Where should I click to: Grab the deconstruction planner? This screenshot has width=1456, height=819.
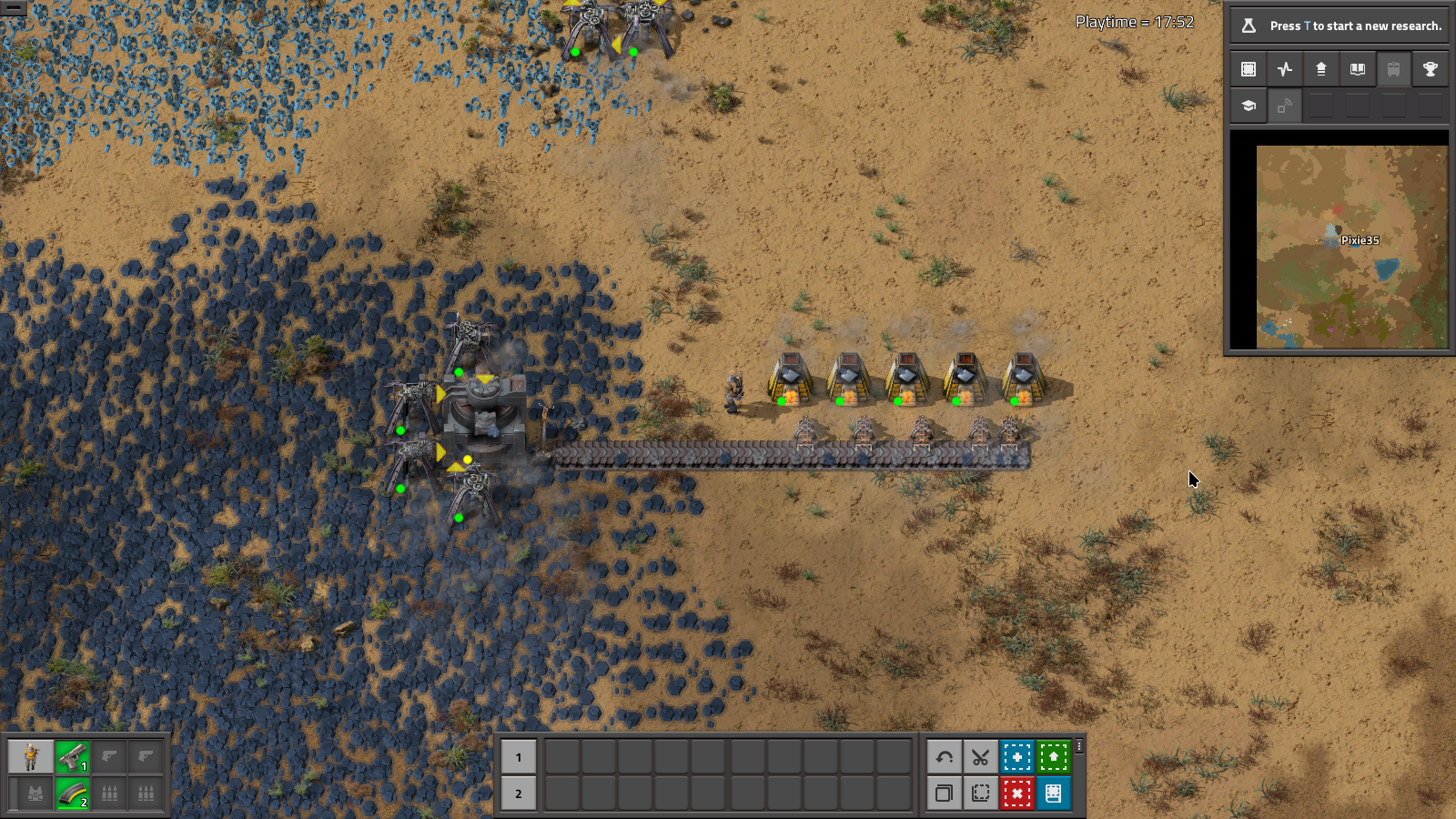(1017, 793)
